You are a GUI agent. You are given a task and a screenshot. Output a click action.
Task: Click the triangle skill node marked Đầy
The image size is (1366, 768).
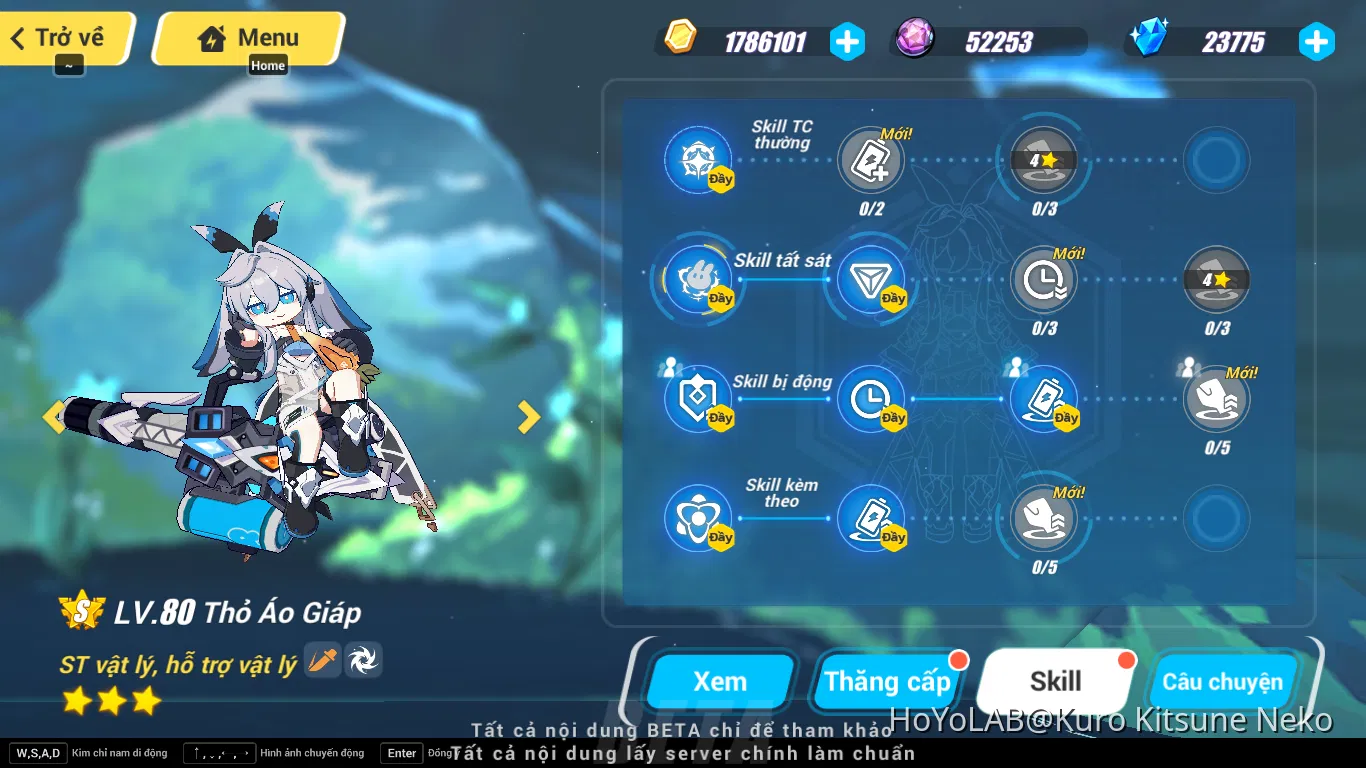tap(871, 279)
